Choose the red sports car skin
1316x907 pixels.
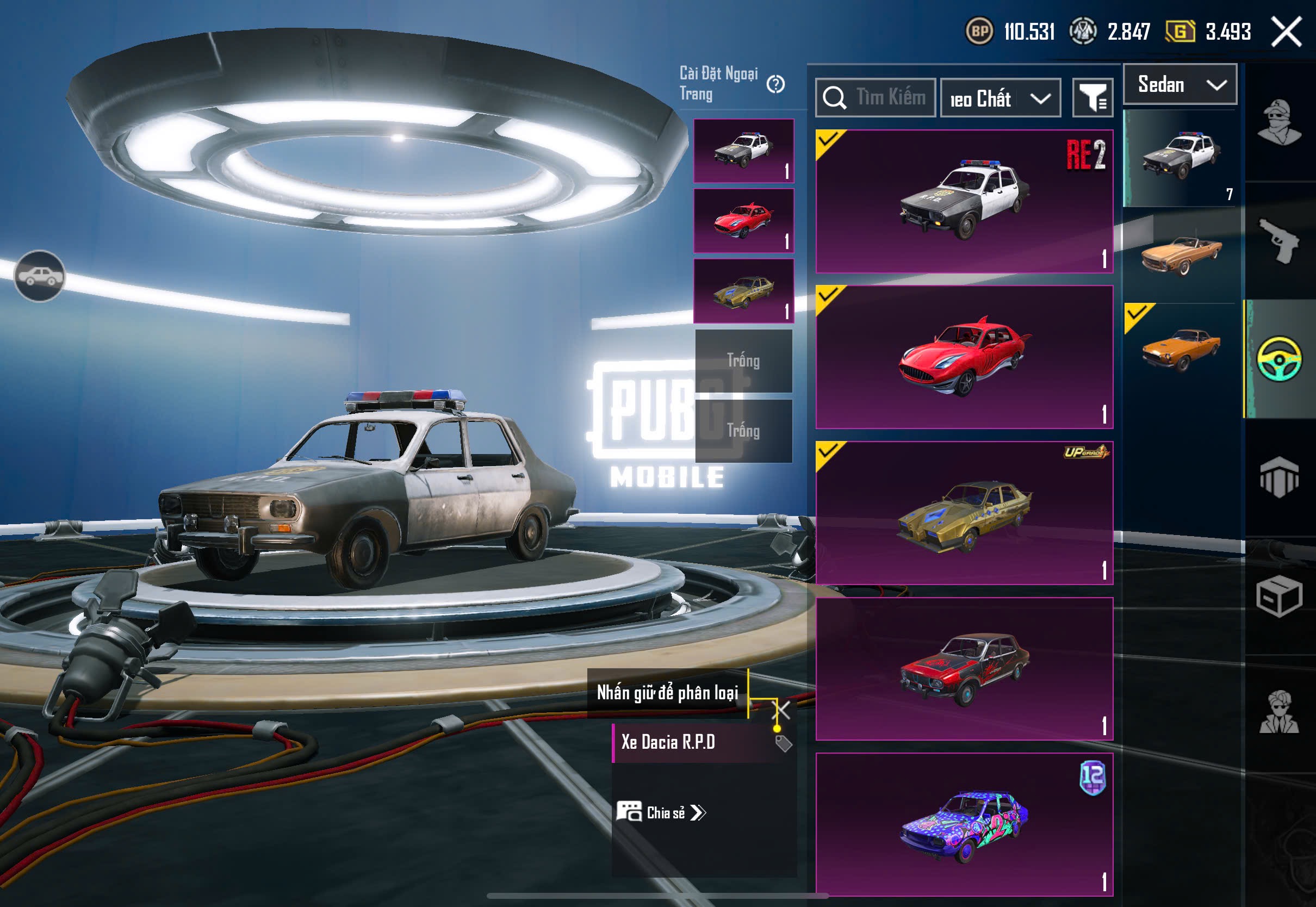(x=964, y=357)
